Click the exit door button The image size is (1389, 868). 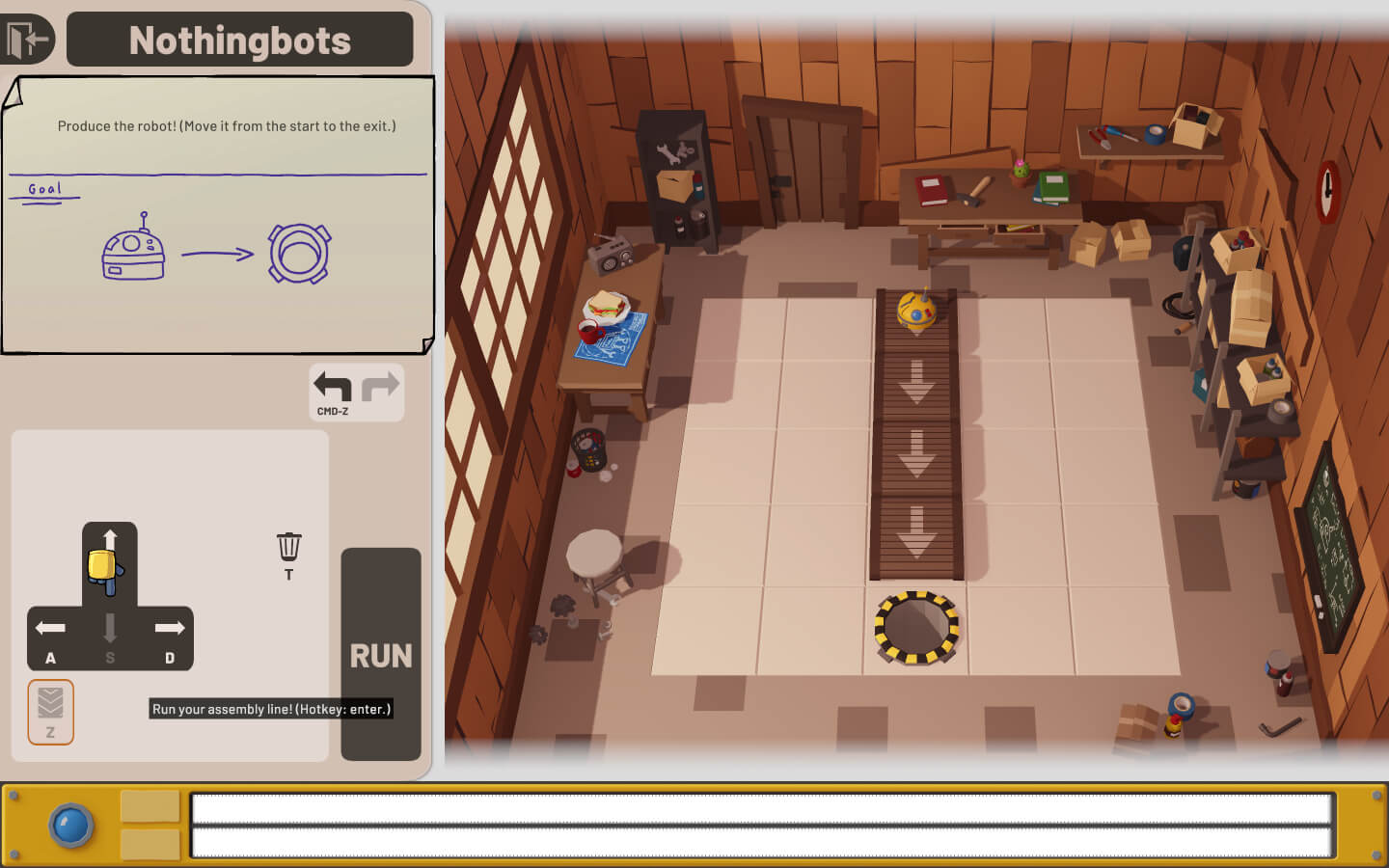point(26,41)
